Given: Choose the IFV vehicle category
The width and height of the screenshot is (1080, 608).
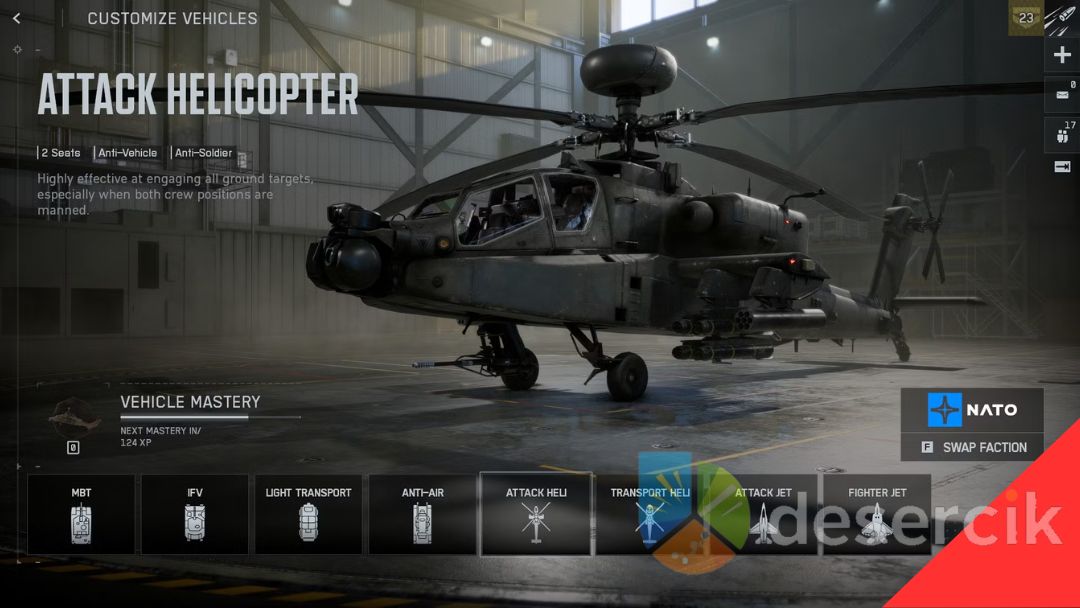Looking at the screenshot, I should [195, 514].
